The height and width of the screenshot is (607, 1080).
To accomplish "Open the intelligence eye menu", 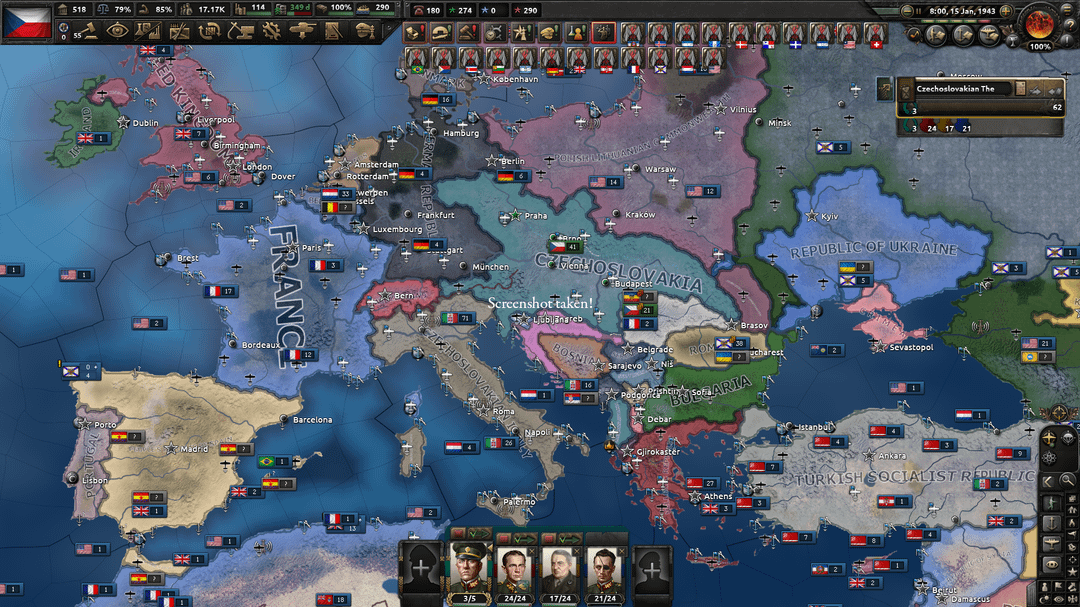I will pyautogui.click(x=118, y=31).
